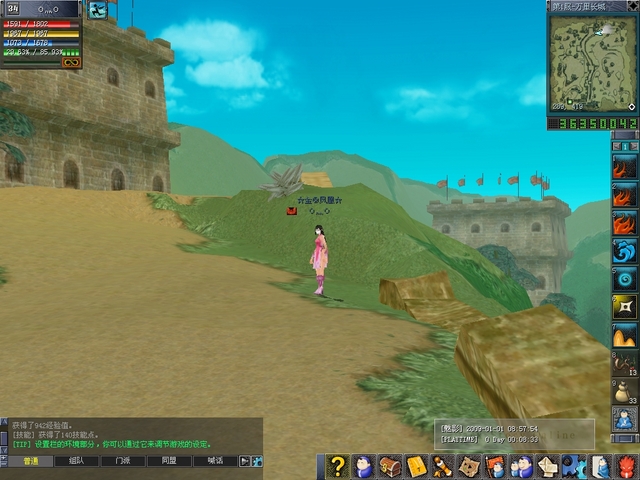Viewport: 640px width, 480px height.
Task: Switch to the 普通 chat tab
Action: click(32, 461)
